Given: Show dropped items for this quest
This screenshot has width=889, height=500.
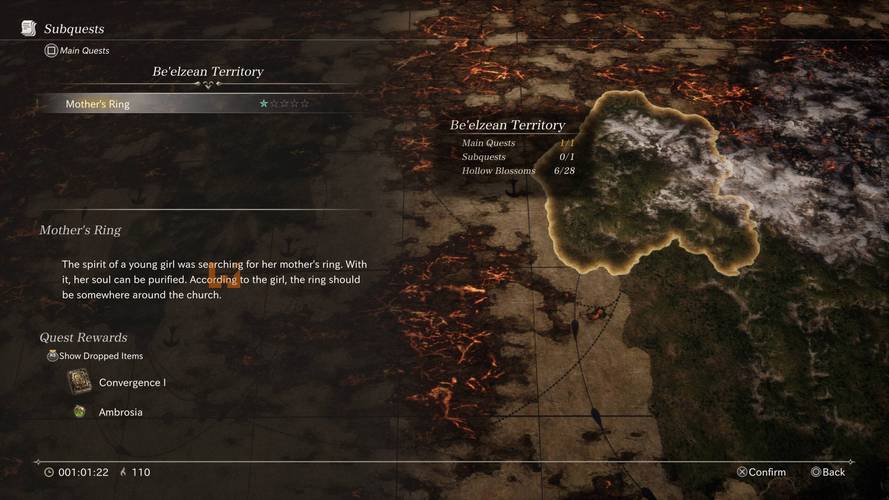Looking at the screenshot, I should pos(96,356).
